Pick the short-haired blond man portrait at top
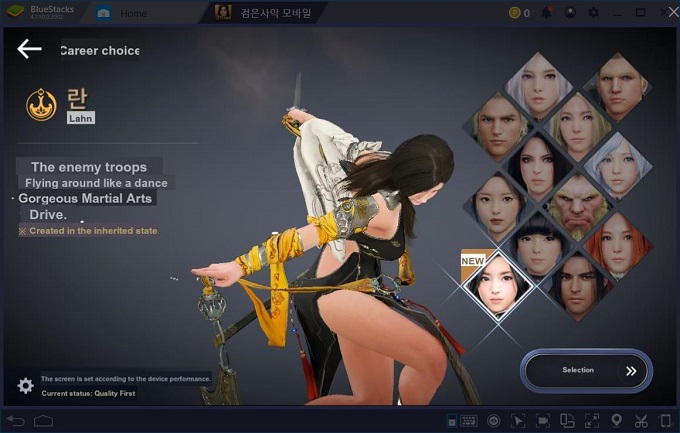The width and height of the screenshot is (680, 433). [x=618, y=85]
